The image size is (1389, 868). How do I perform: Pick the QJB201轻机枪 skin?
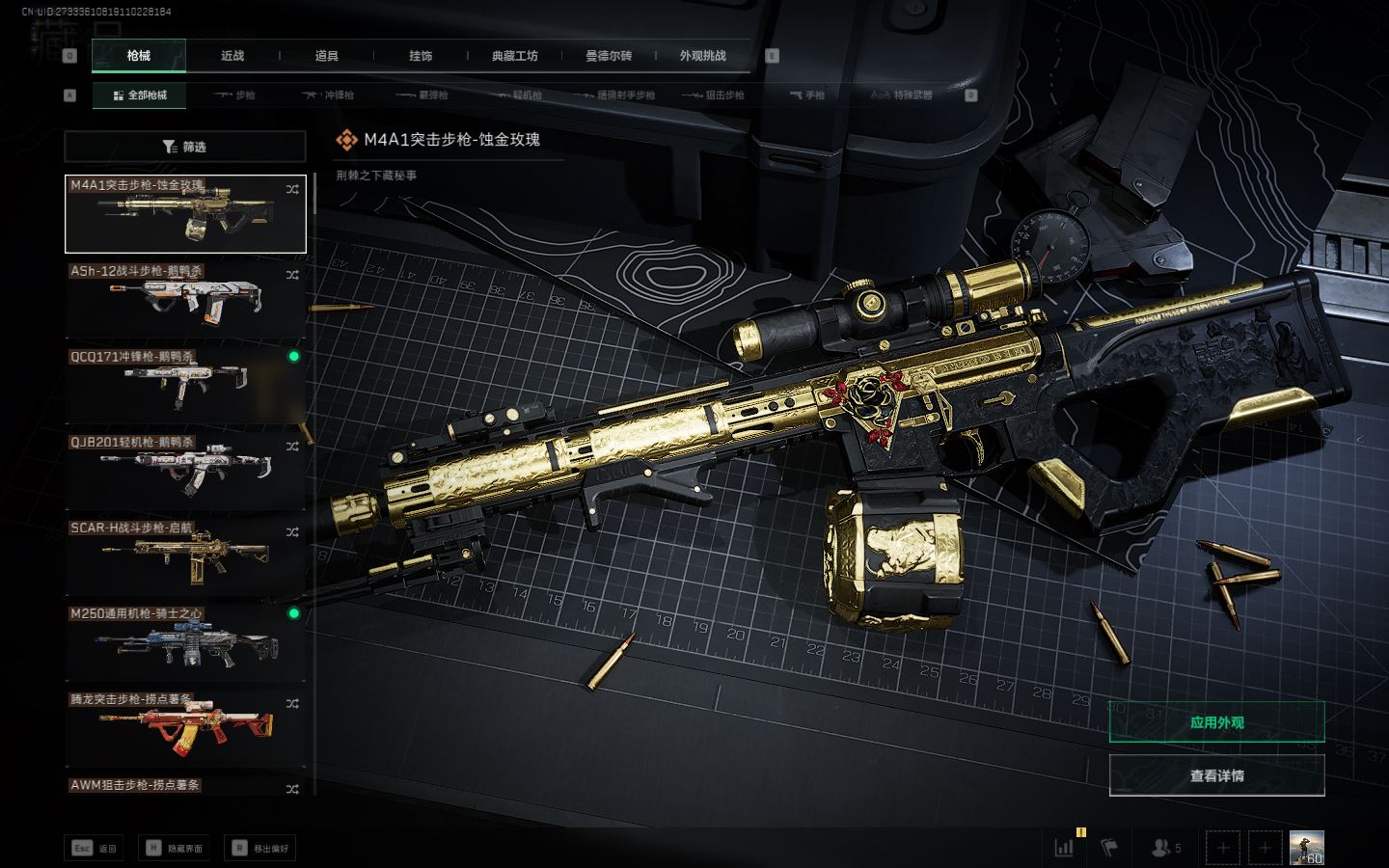coord(185,471)
